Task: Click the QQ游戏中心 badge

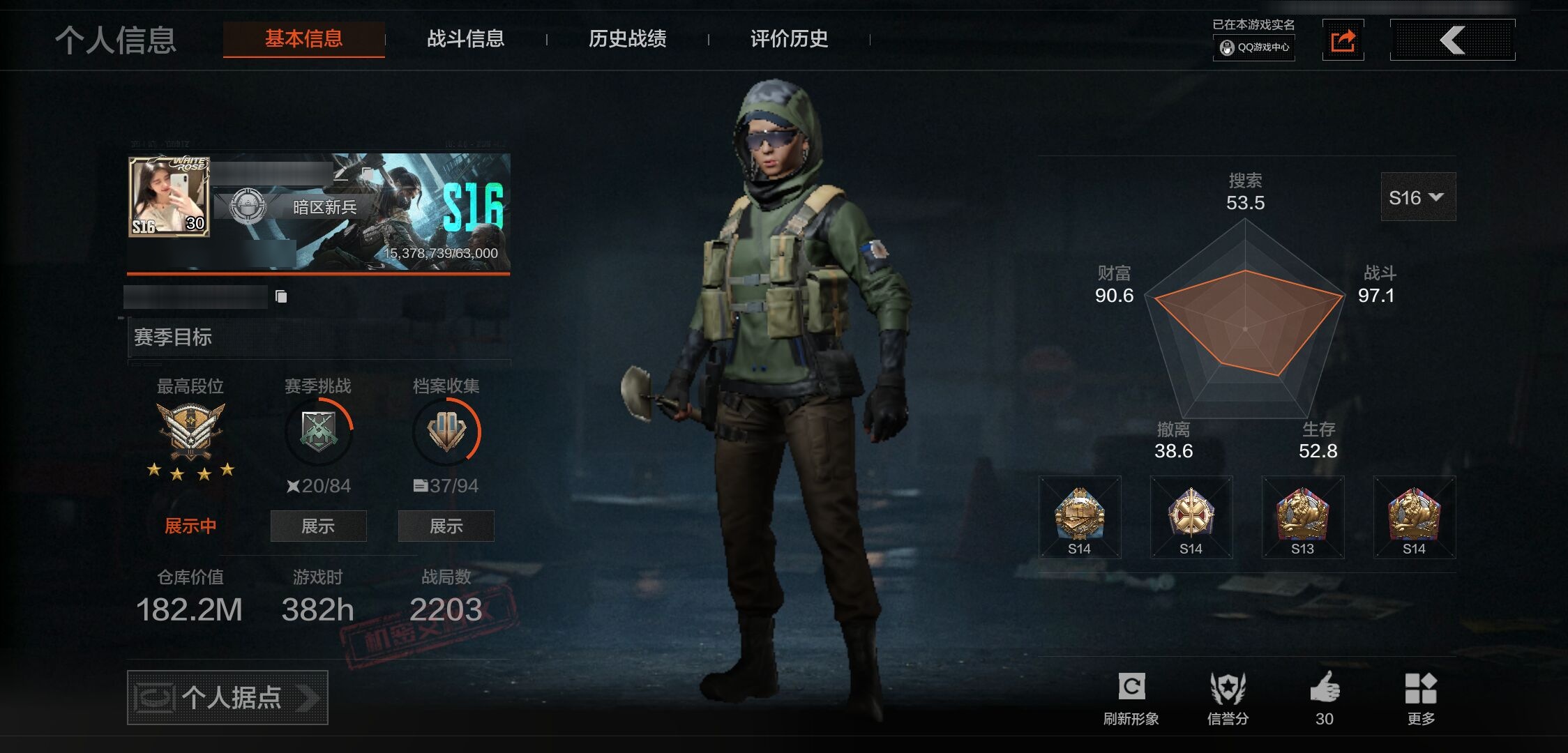Action: pos(1254,47)
